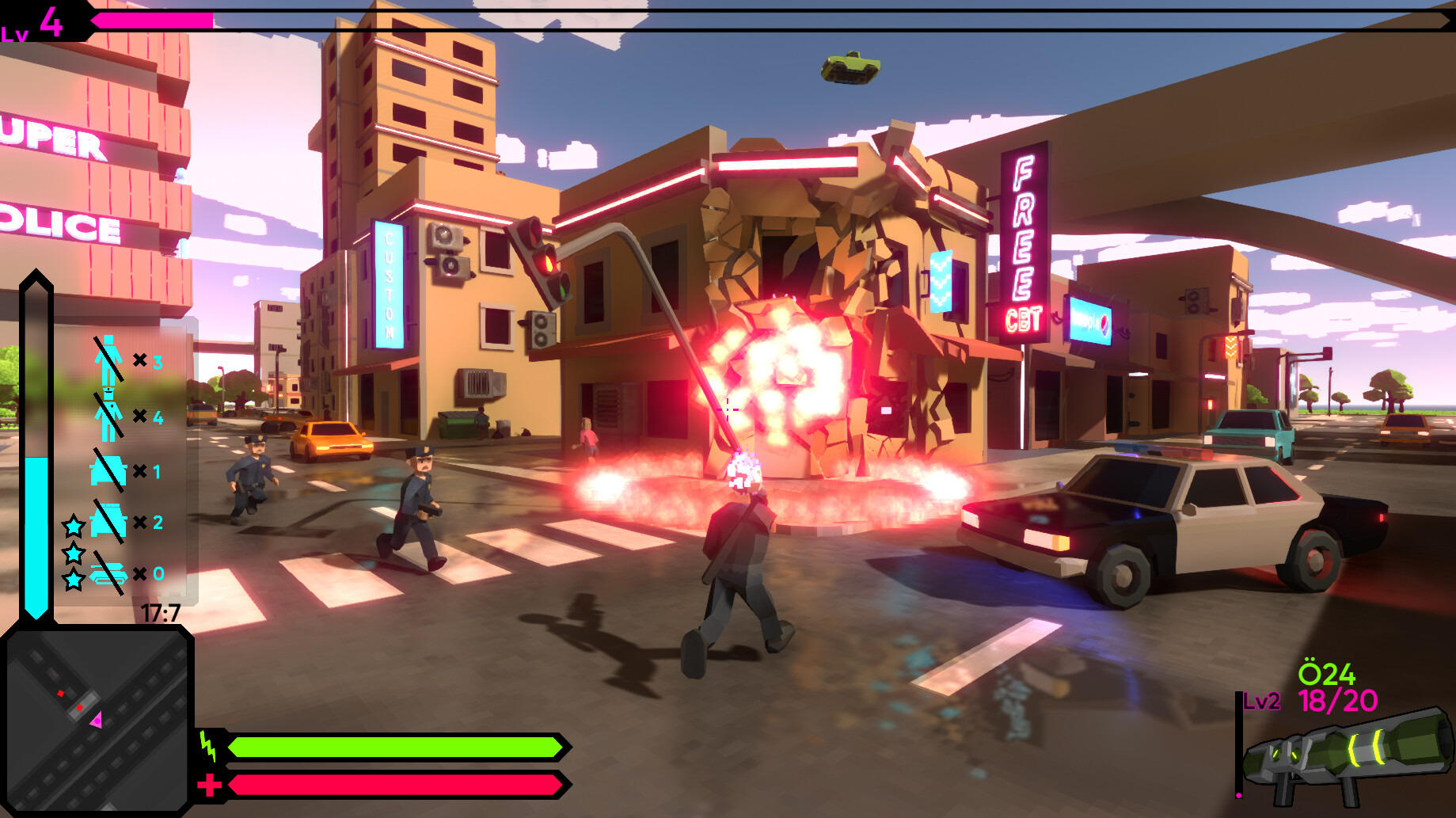Collapse the kill statistics panel
Screen dimensions: 1456x818
127,467
